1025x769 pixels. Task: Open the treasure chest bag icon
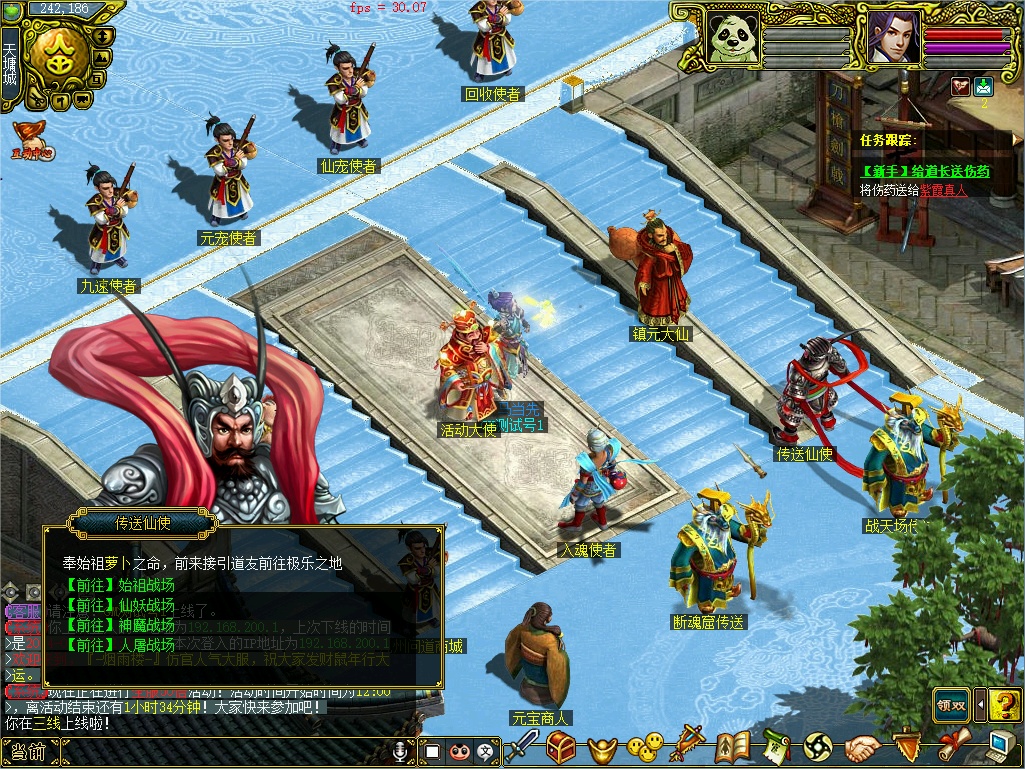(x=561, y=746)
